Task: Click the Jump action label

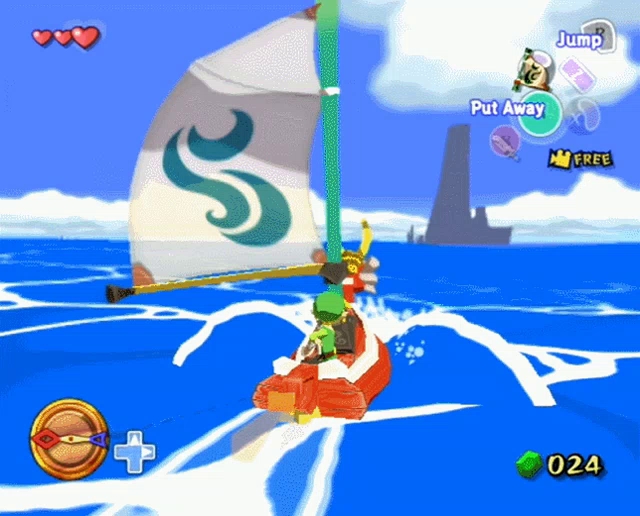Action: (580, 40)
